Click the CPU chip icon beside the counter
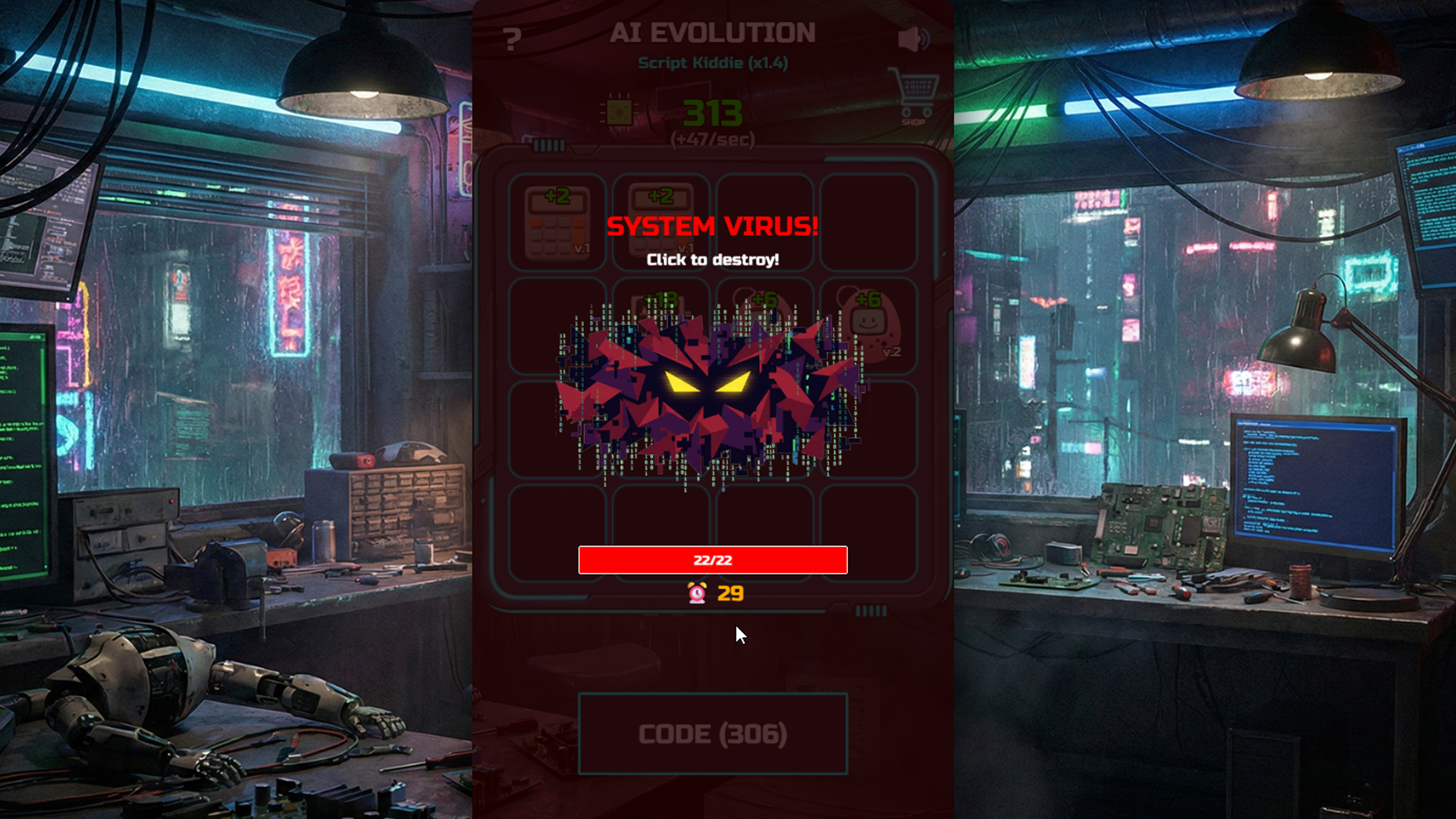The height and width of the screenshot is (819, 1456). point(620,112)
